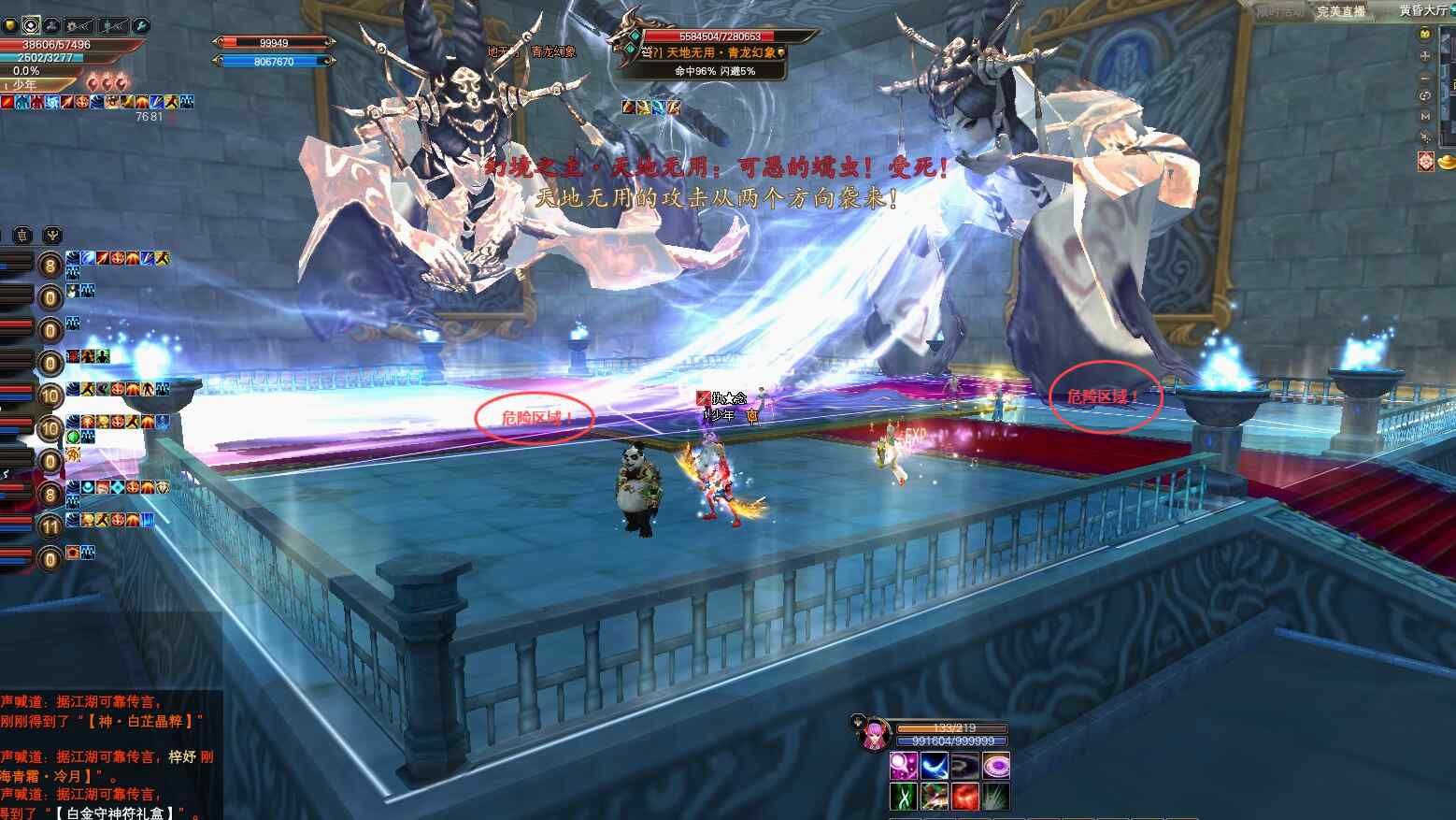Screen dimensions: 1456x820
Task: Click the minimap rotate arrows button
Action: pos(1425,96)
